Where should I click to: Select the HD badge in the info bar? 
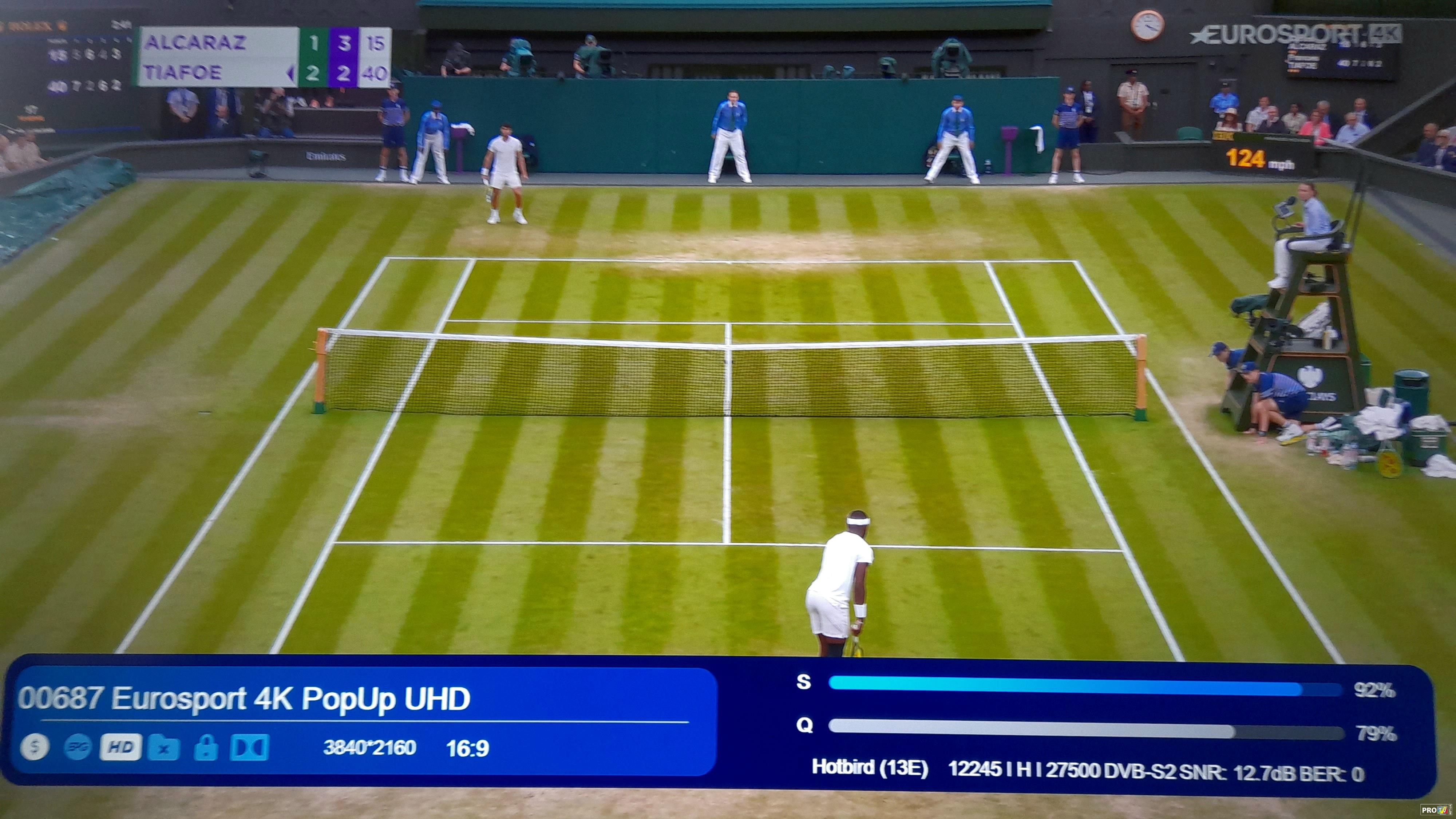click(x=120, y=747)
